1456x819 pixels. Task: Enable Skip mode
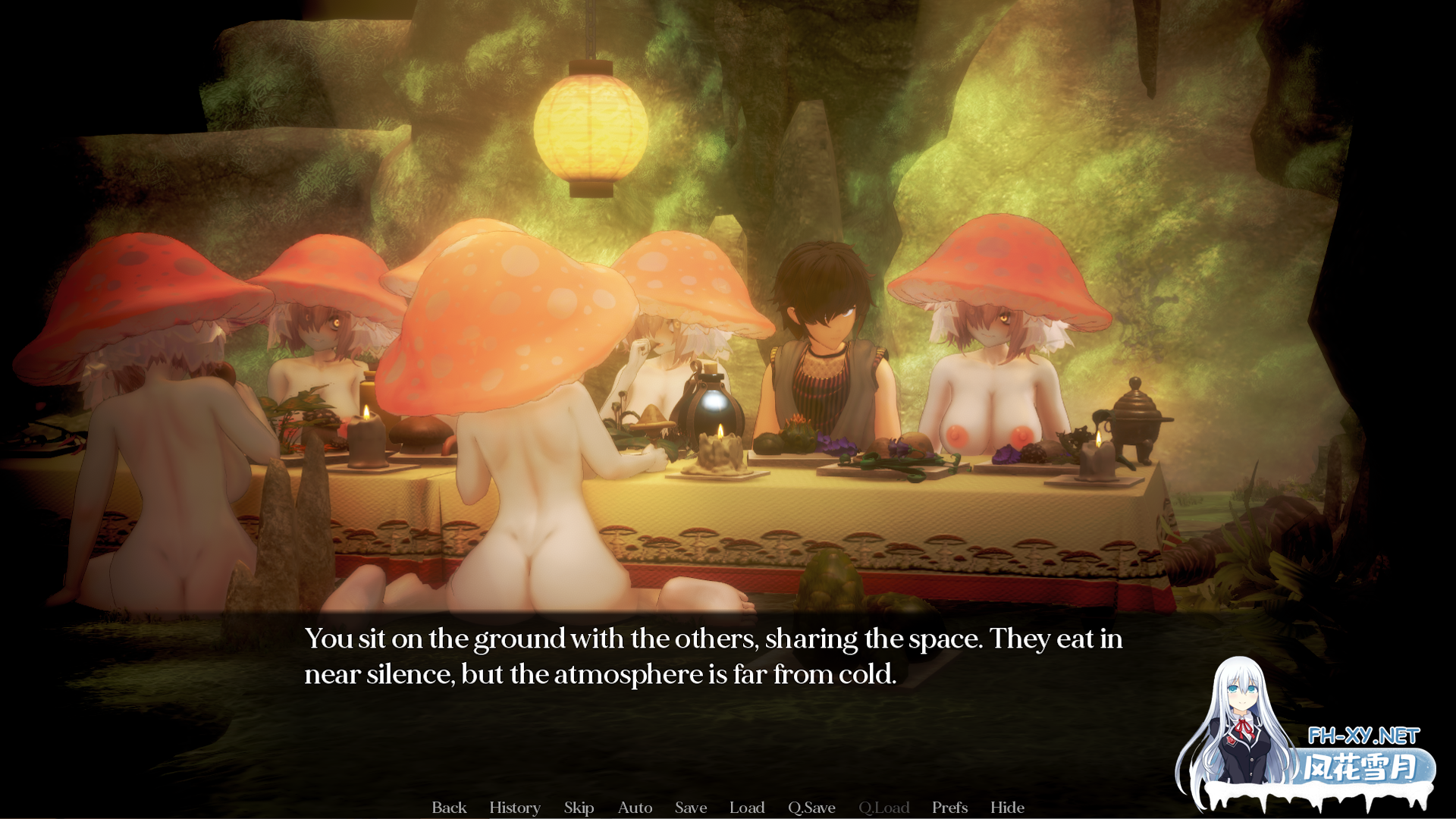(x=579, y=808)
